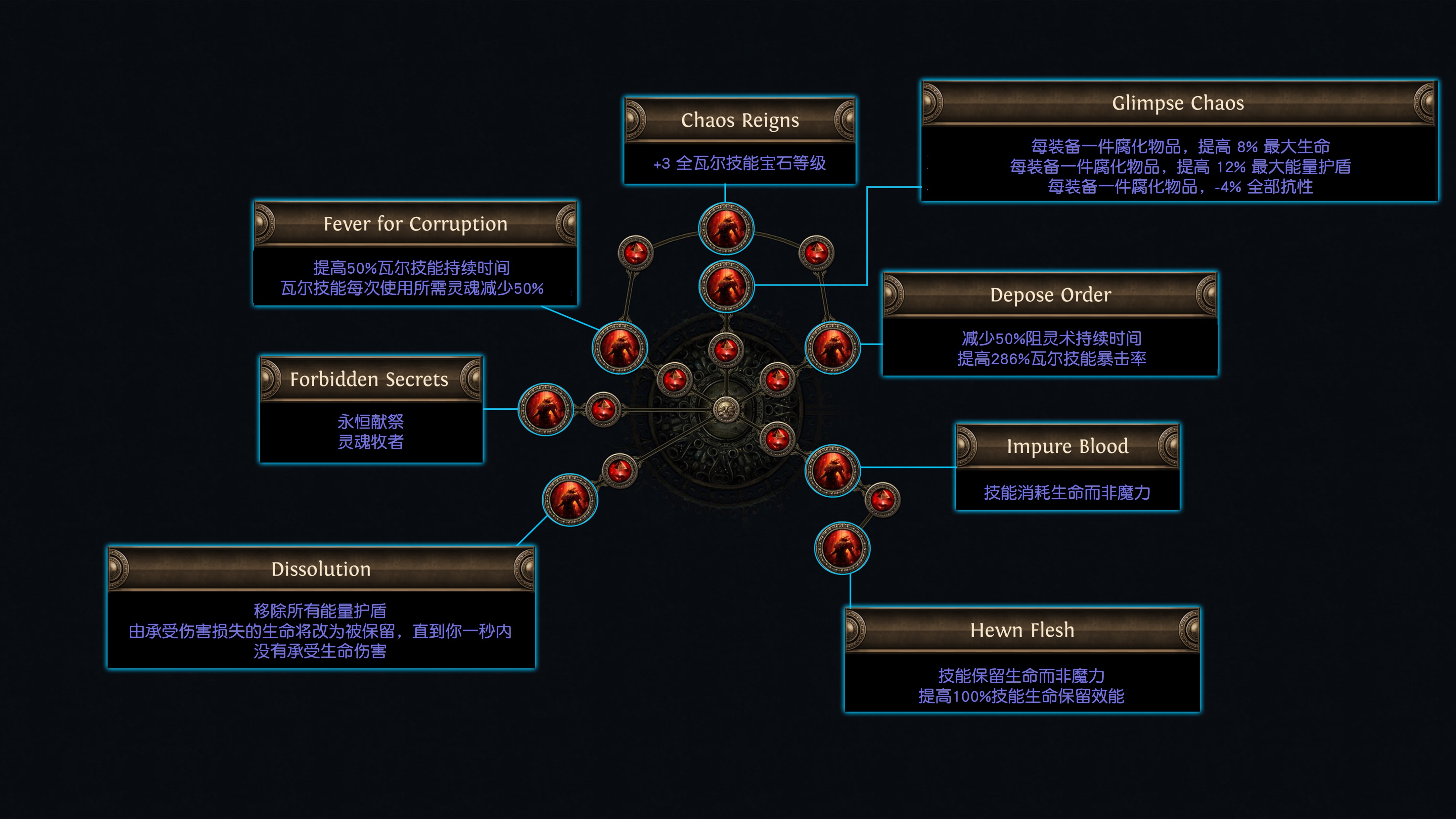This screenshot has width=1456, height=819.
Task: Allocate the Chaos Reigns notable node
Action: click(x=726, y=229)
